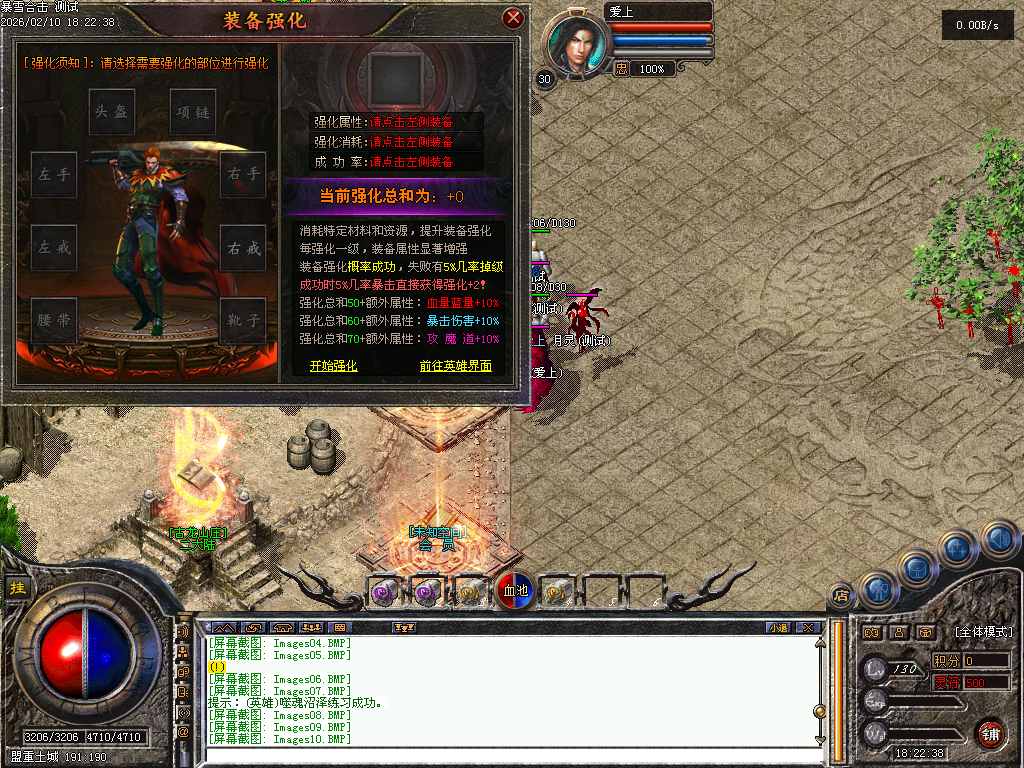The height and width of the screenshot is (768, 1024).
Task: Select the 左手 left hand slot
Action: (x=54, y=175)
